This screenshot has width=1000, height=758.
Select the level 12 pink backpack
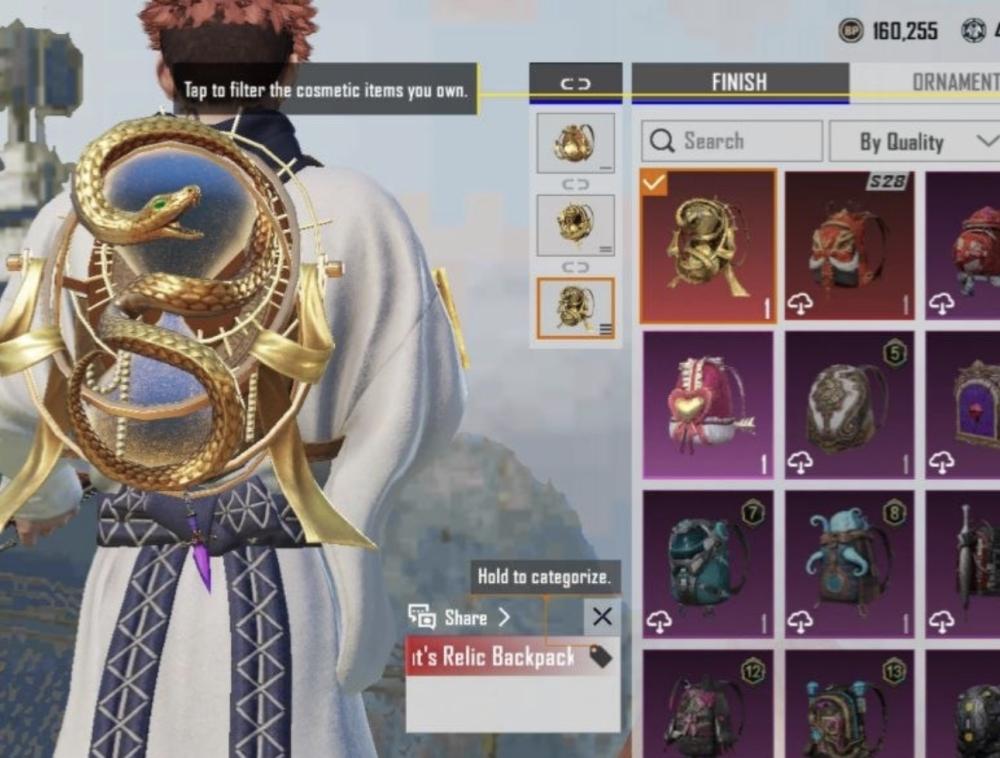pyautogui.click(x=708, y=704)
